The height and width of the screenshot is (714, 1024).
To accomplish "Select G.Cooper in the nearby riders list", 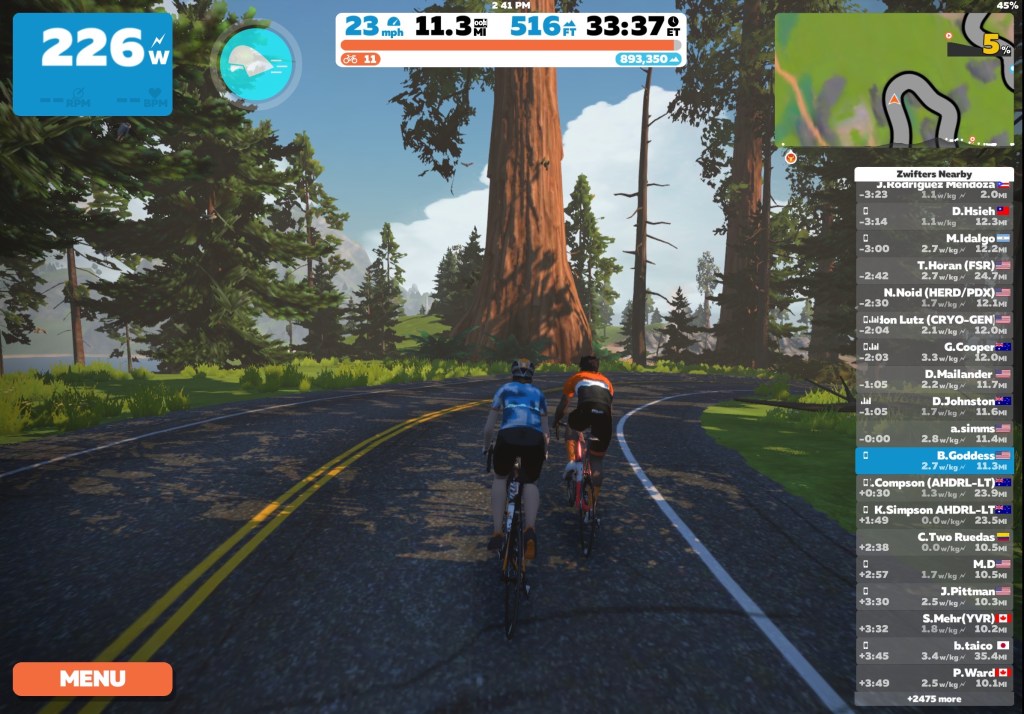I will (934, 351).
